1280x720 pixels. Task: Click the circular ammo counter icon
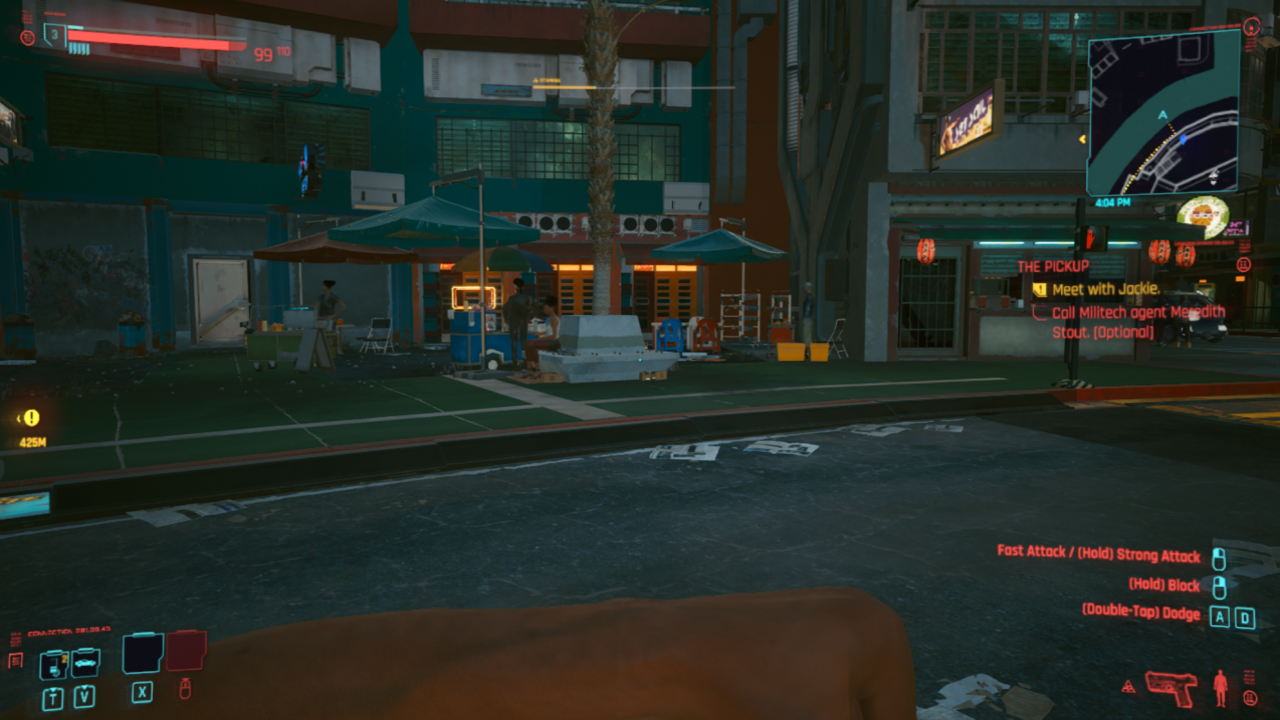pyautogui.click(x=1250, y=697)
